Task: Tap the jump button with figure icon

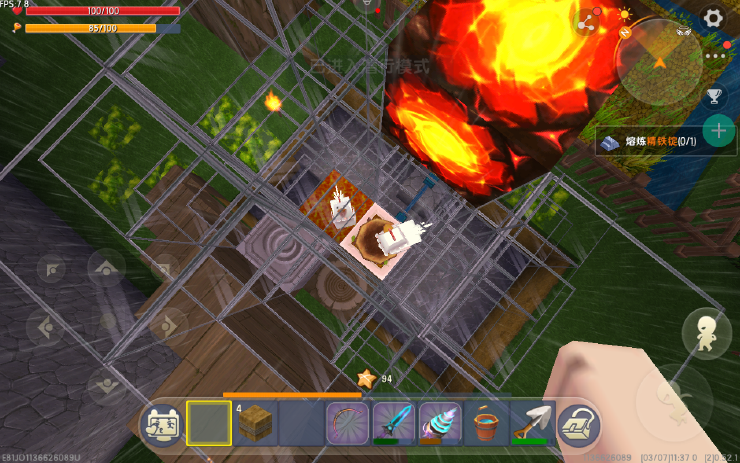Action: tap(706, 332)
